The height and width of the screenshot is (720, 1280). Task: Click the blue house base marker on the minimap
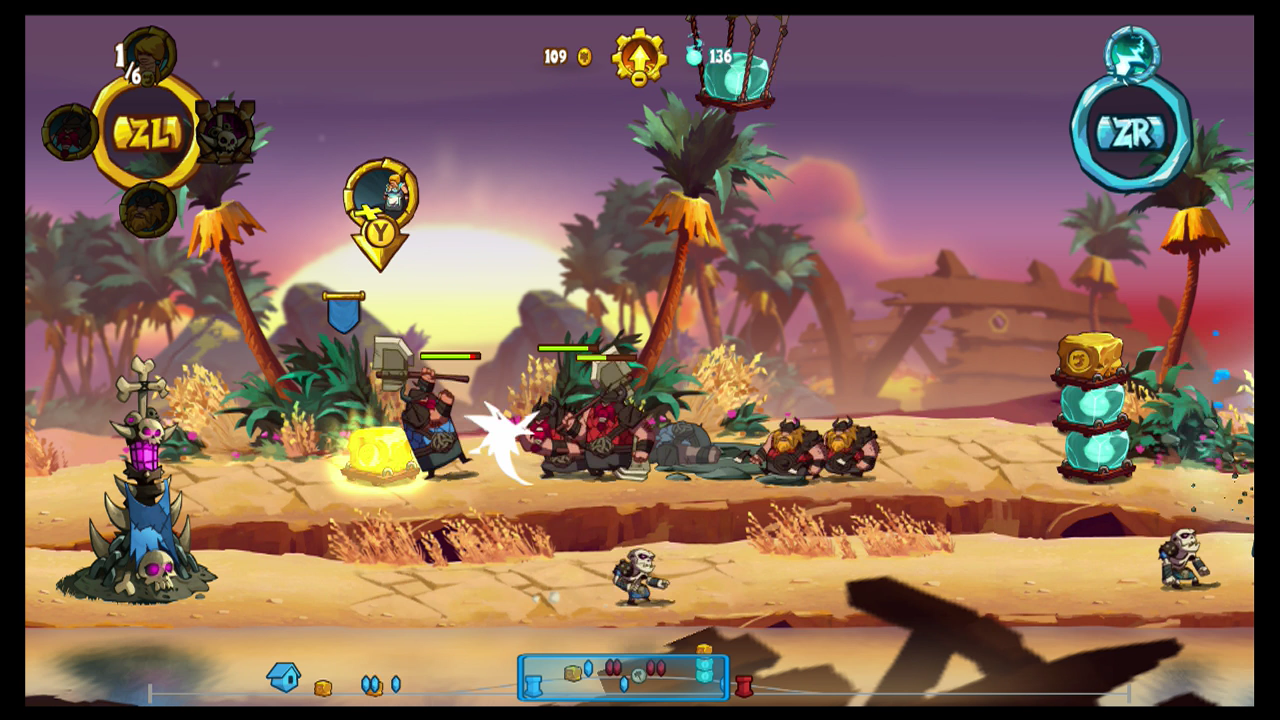(284, 677)
